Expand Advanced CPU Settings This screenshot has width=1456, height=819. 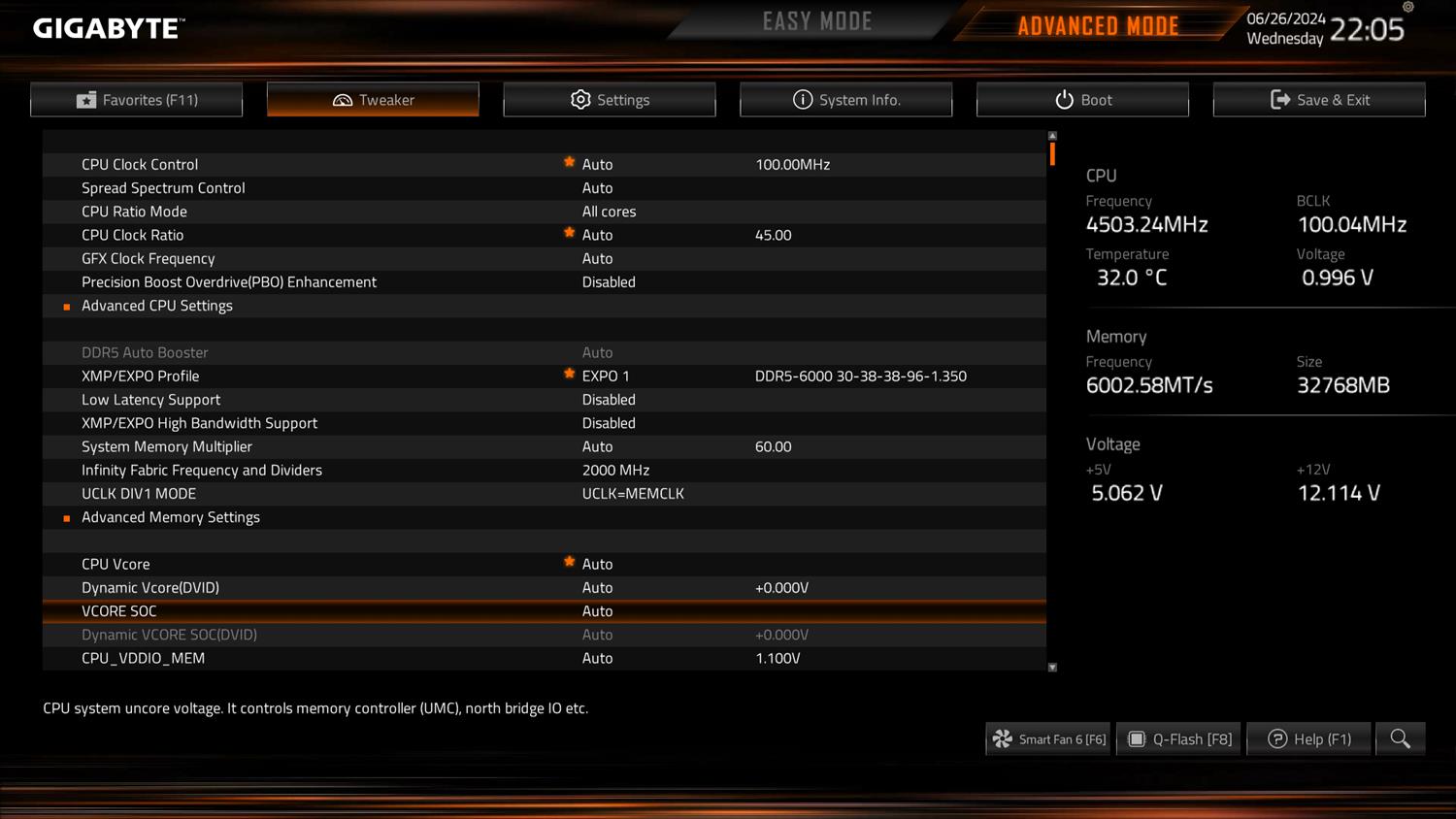[157, 306]
